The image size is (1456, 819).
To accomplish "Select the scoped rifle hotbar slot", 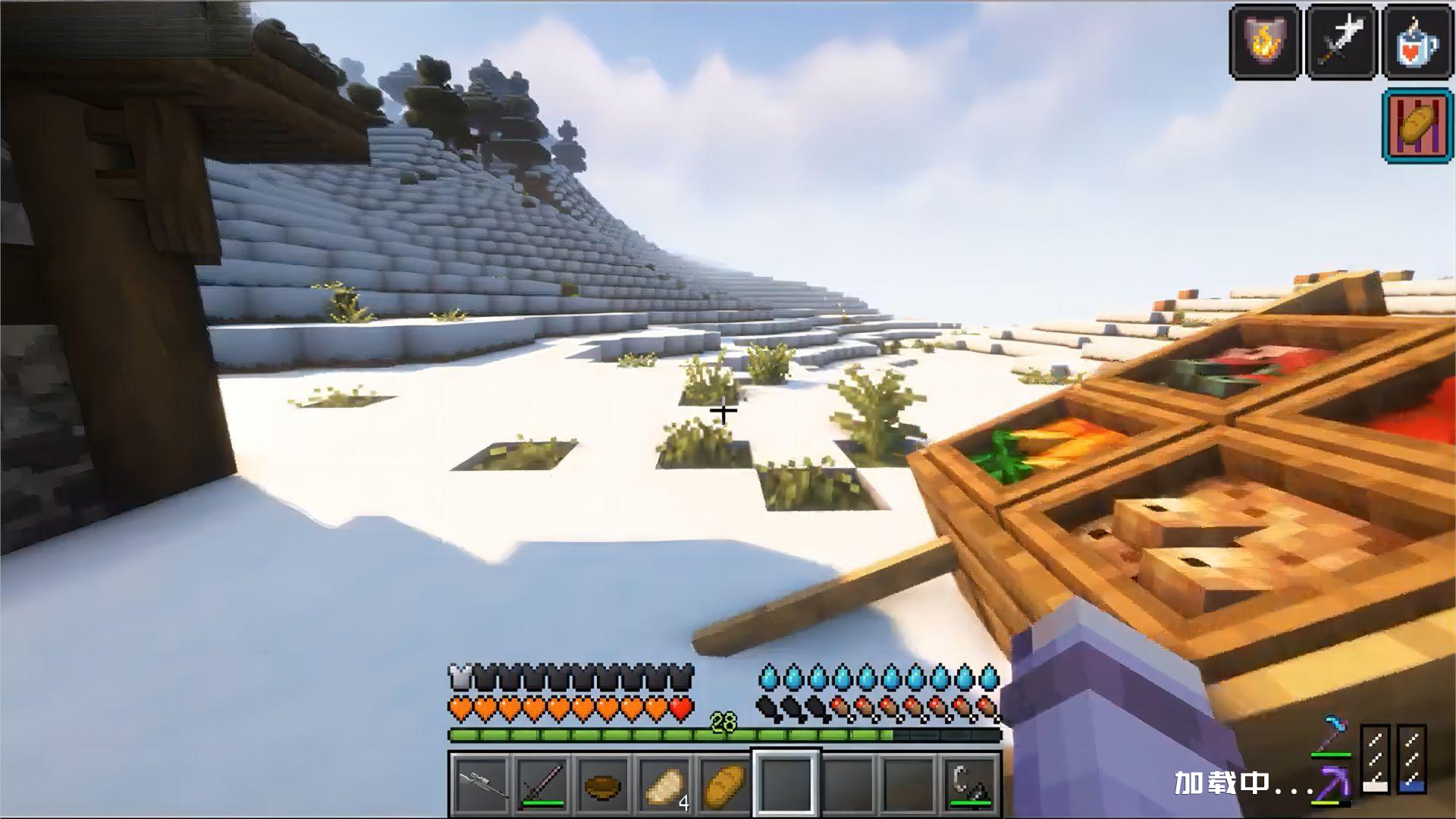I will click(481, 783).
